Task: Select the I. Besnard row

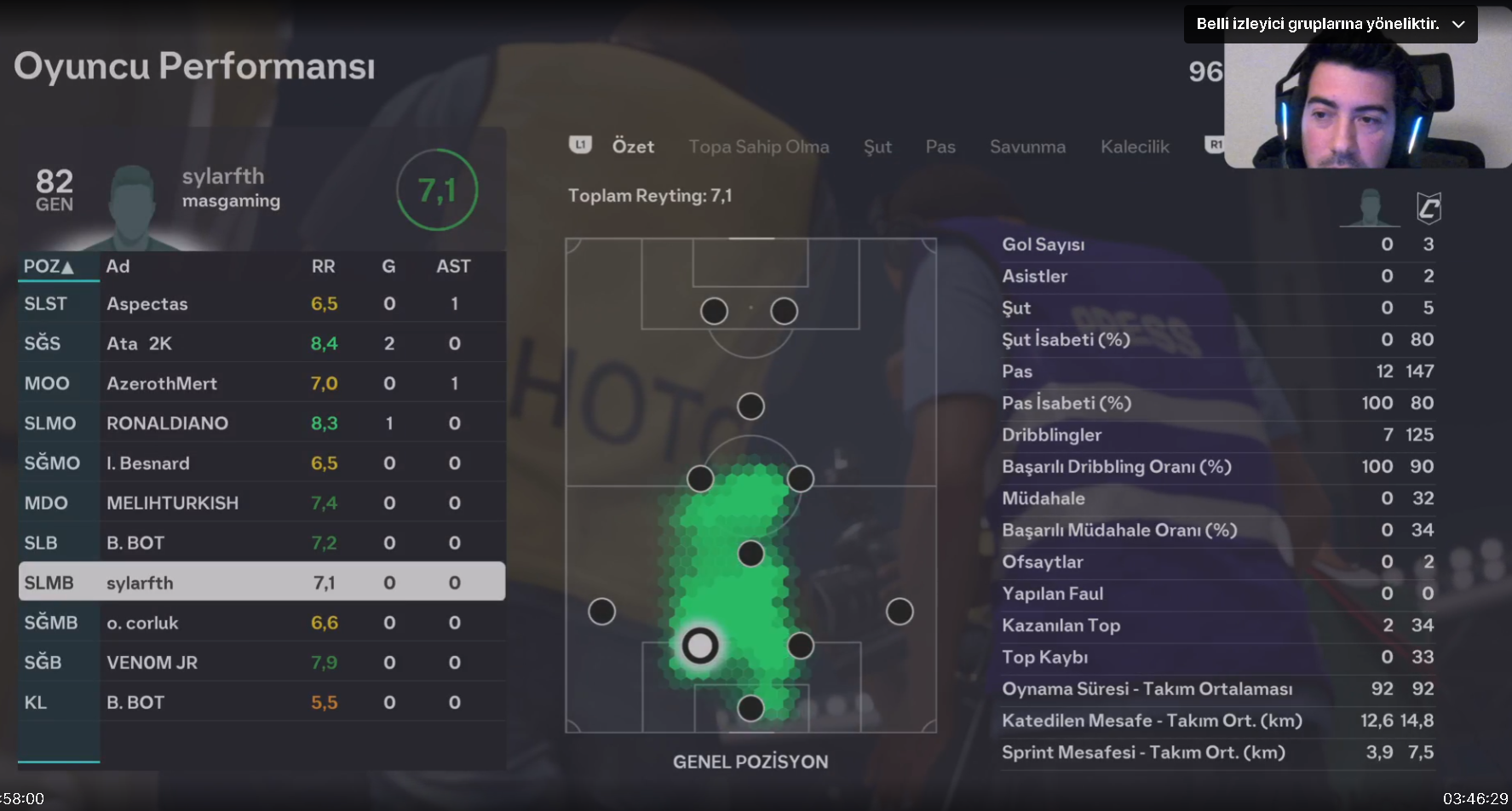Action: pyautogui.click(x=262, y=463)
